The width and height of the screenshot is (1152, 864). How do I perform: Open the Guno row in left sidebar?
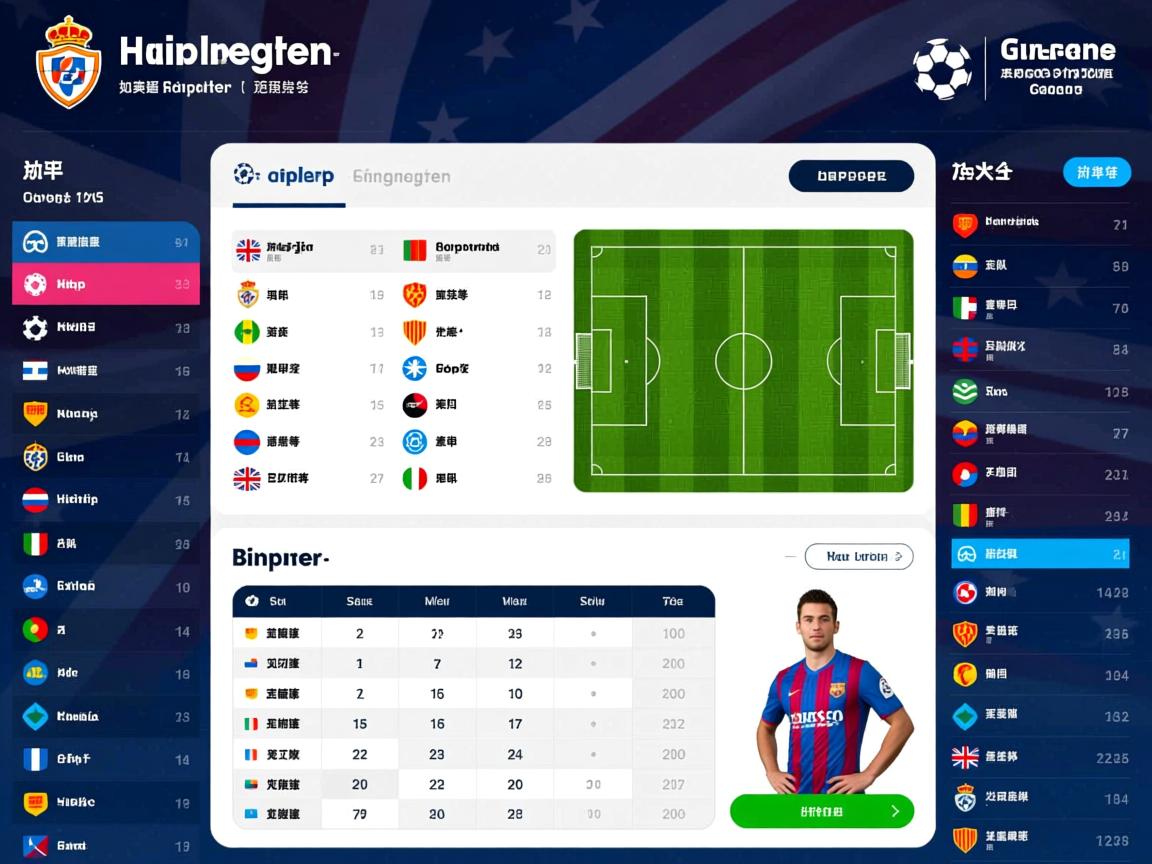pos(105,457)
